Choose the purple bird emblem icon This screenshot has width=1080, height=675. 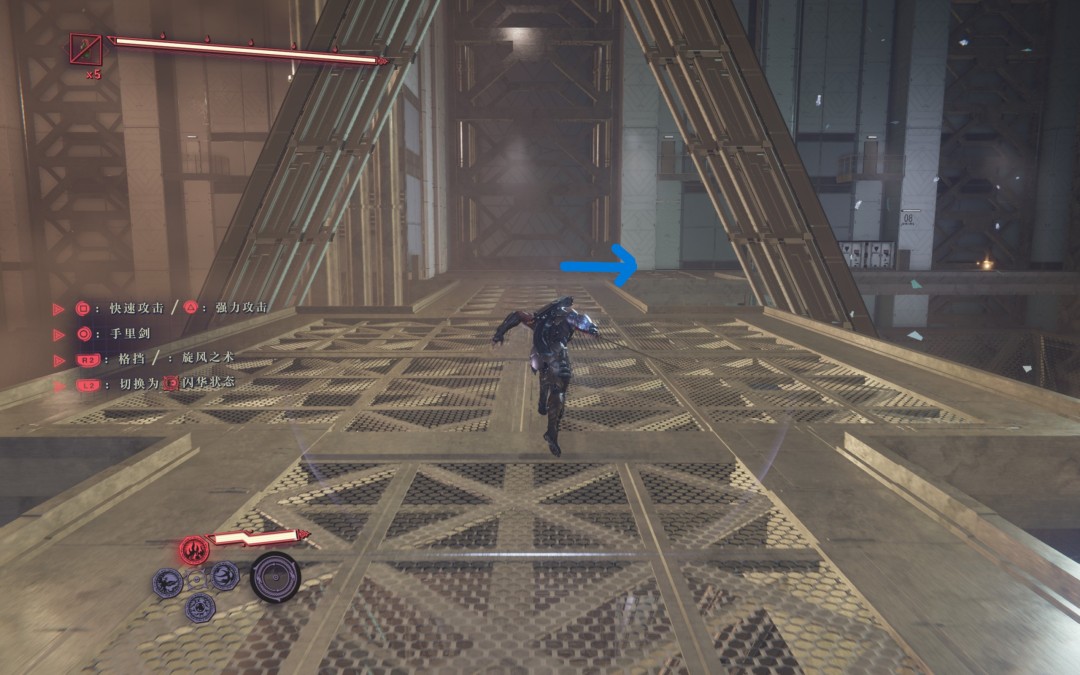point(166,582)
